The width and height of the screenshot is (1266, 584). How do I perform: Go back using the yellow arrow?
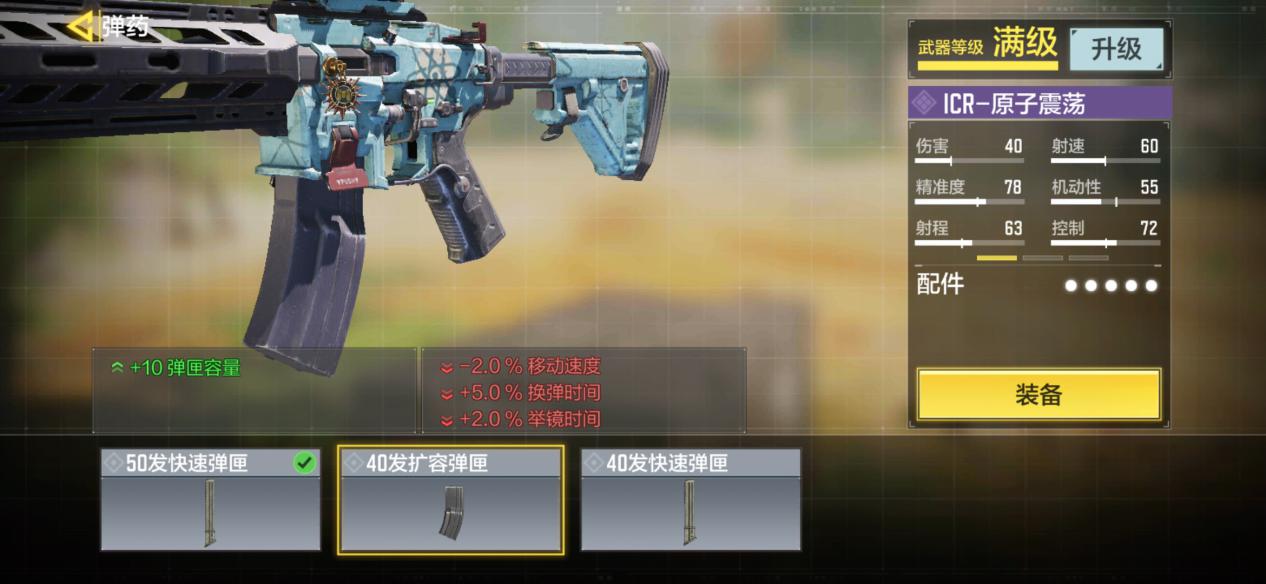pos(82,25)
